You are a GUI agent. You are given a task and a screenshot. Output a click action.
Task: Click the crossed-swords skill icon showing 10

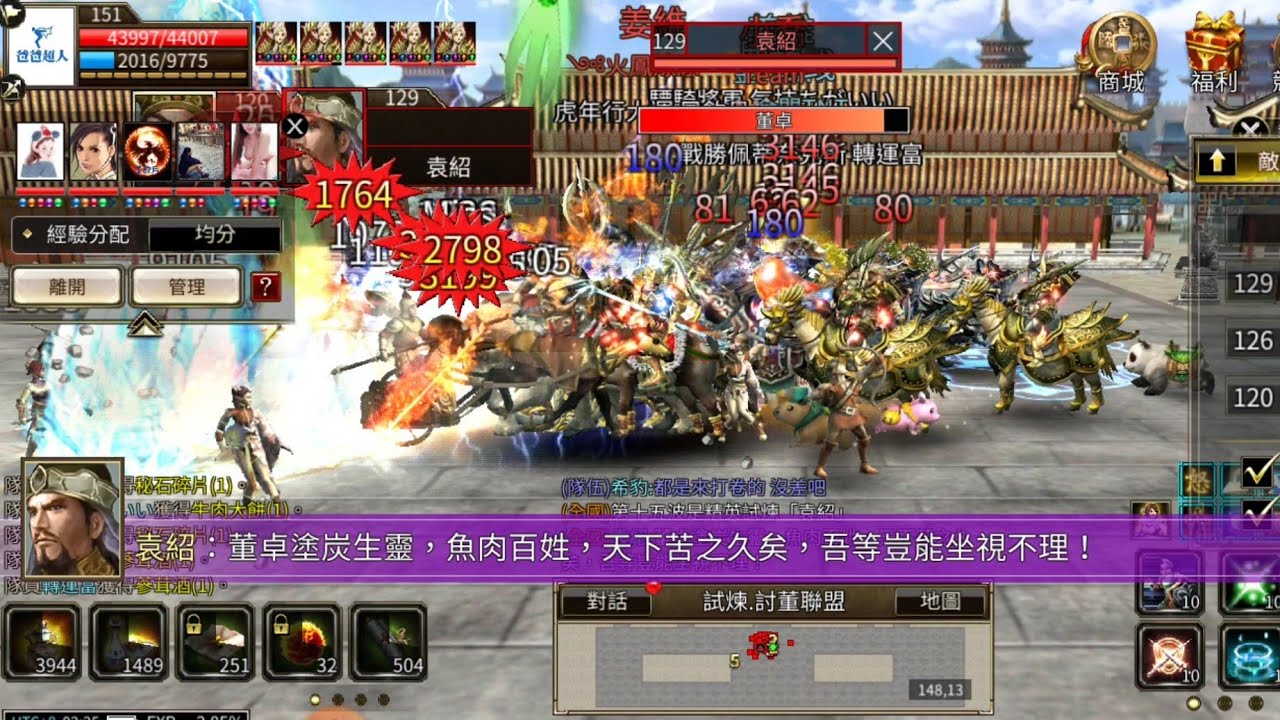click(1165, 655)
